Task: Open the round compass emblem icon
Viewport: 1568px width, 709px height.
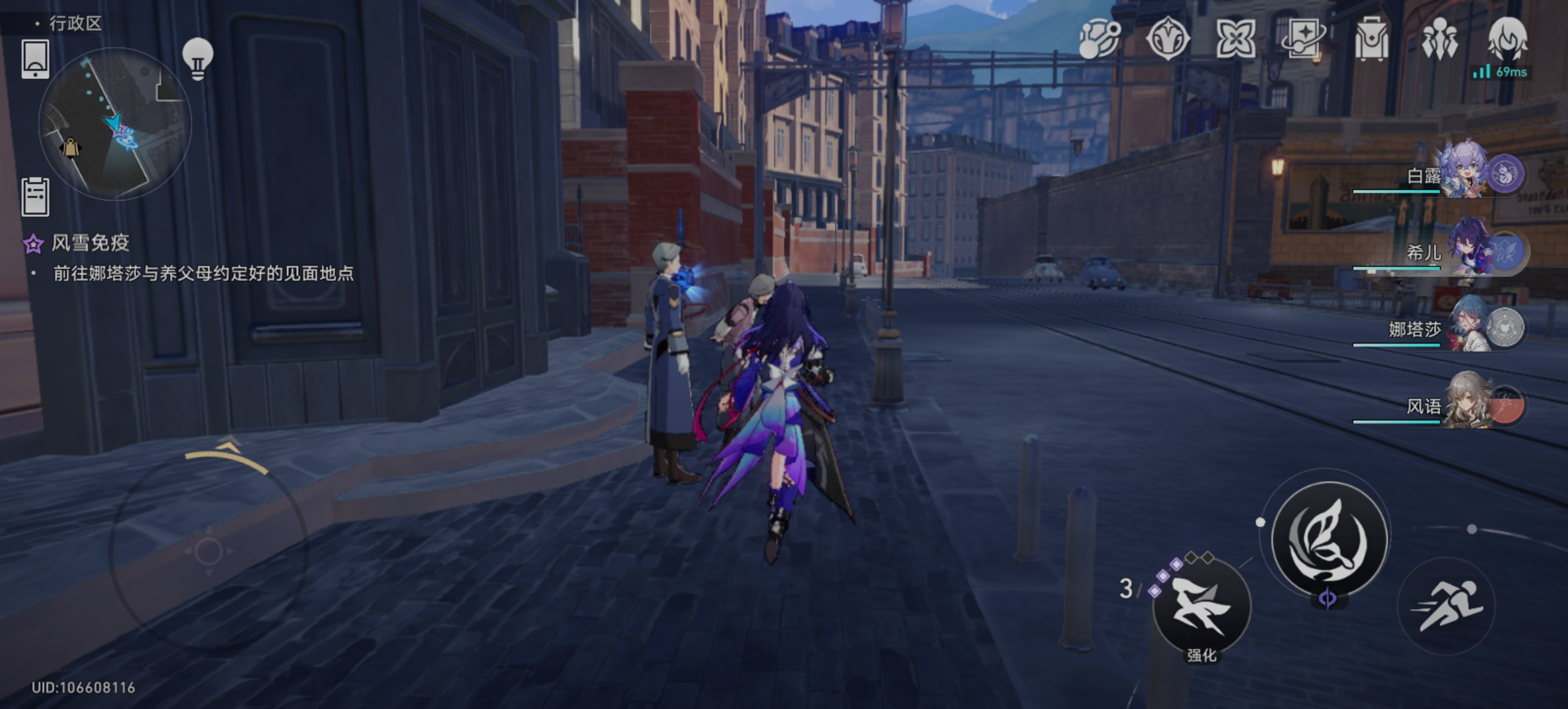Action: [1167, 39]
